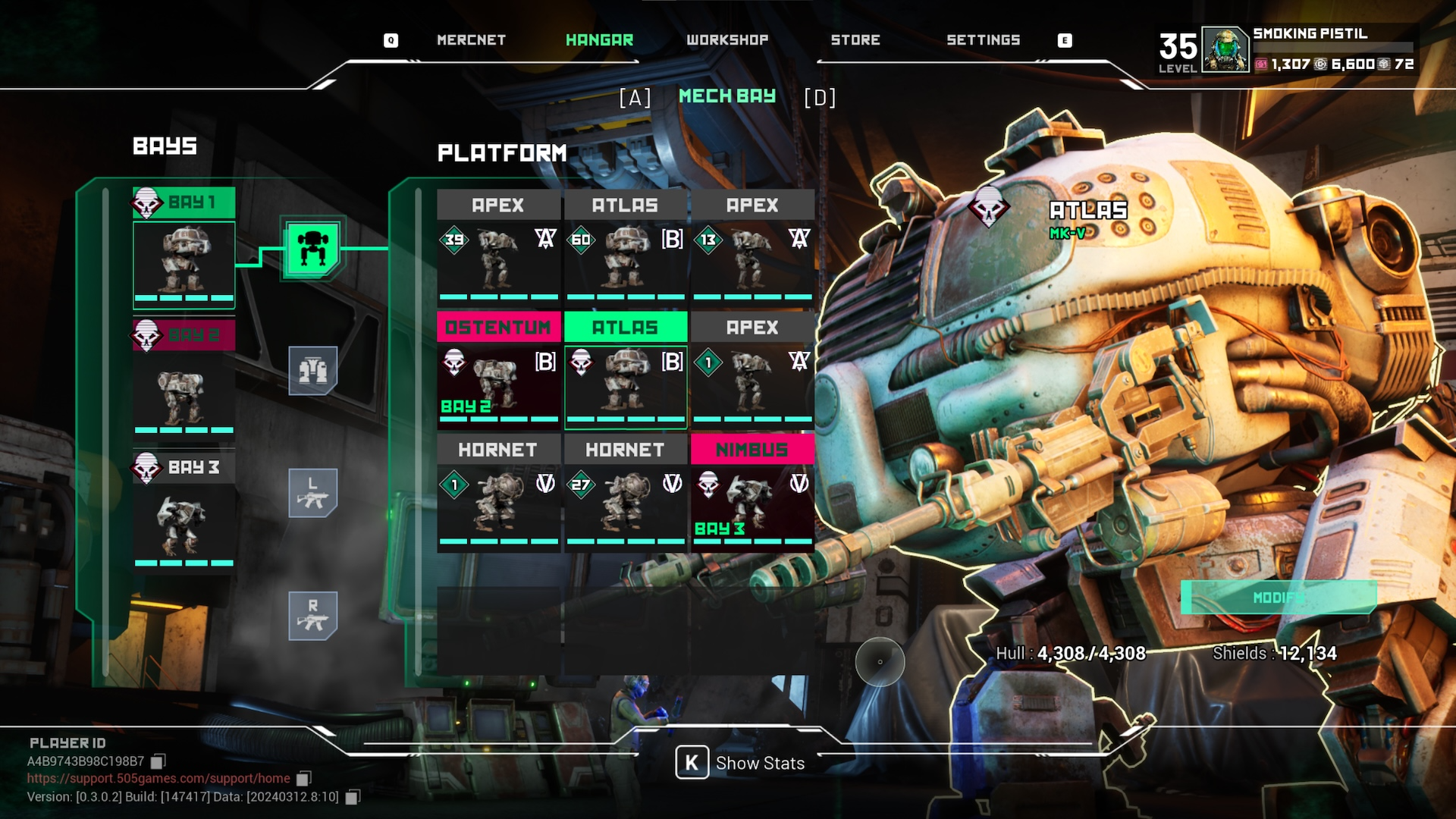Image resolution: width=1456 pixels, height=819 pixels.
Task: Open the Store tab
Action: (x=855, y=40)
